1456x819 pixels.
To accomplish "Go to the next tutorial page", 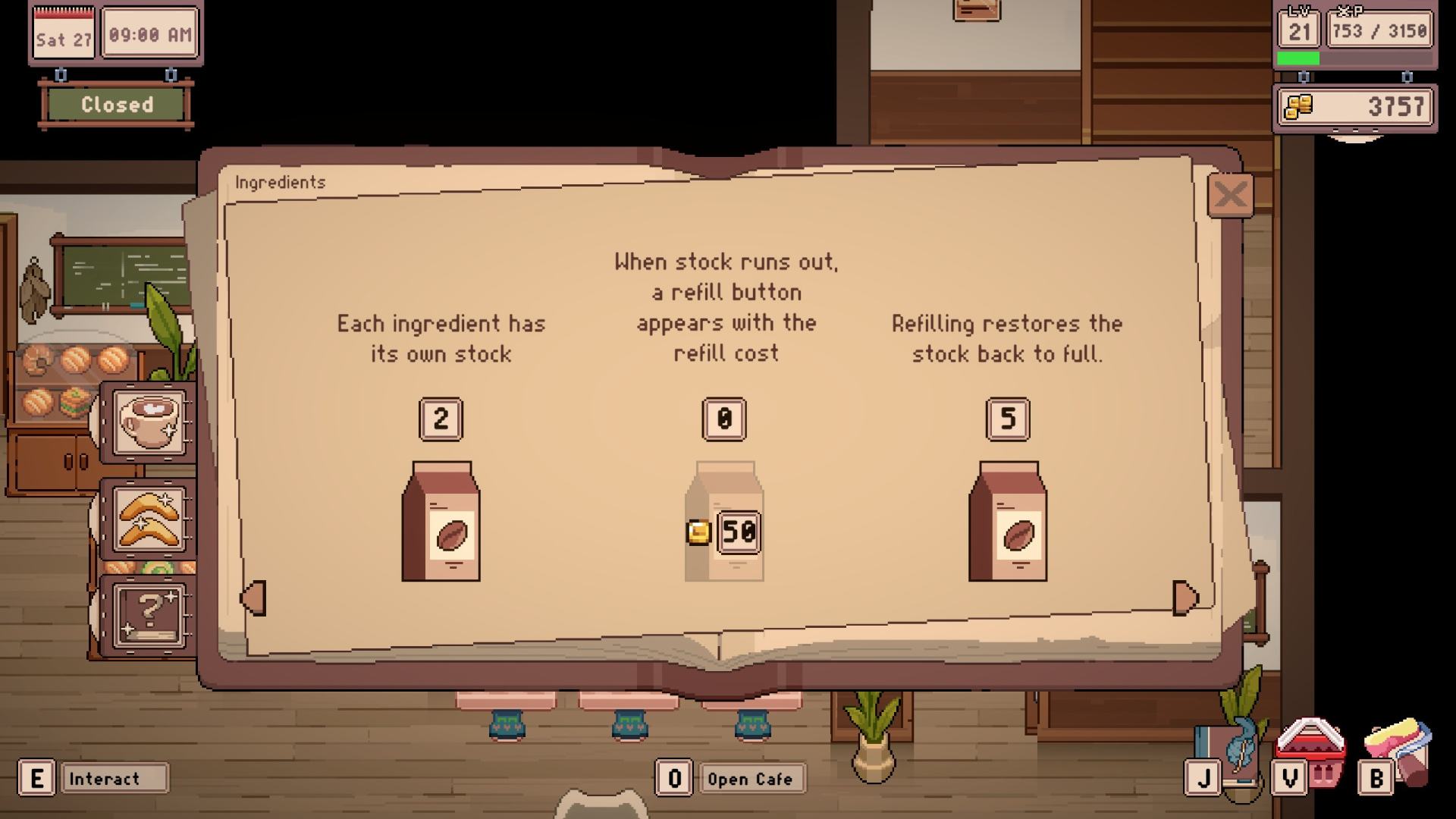I will [1184, 598].
